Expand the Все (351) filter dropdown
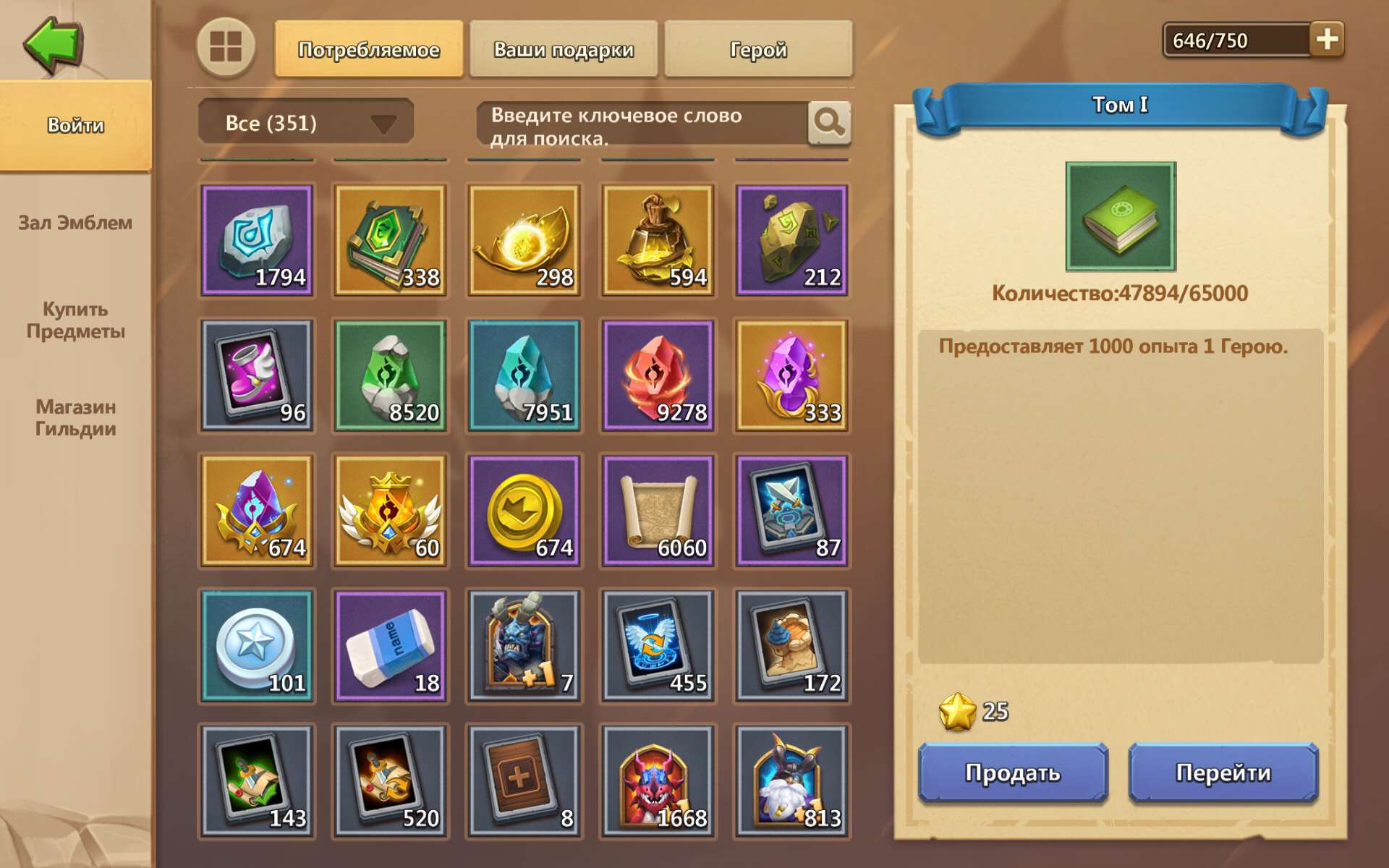The image size is (1389, 868). tap(304, 122)
